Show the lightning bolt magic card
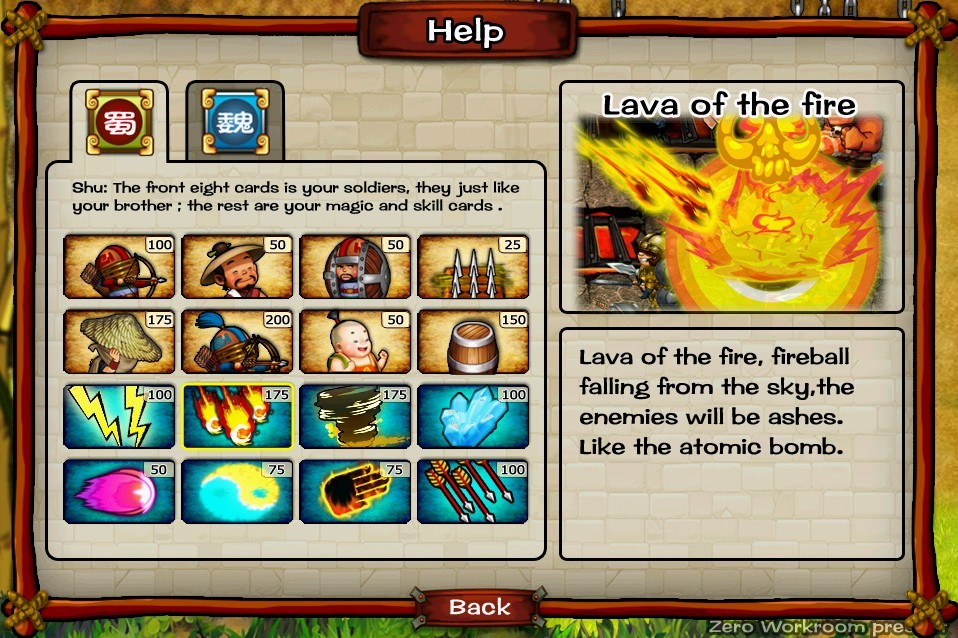This screenshot has height=638, width=958. pyautogui.click(x=119, y=416)
